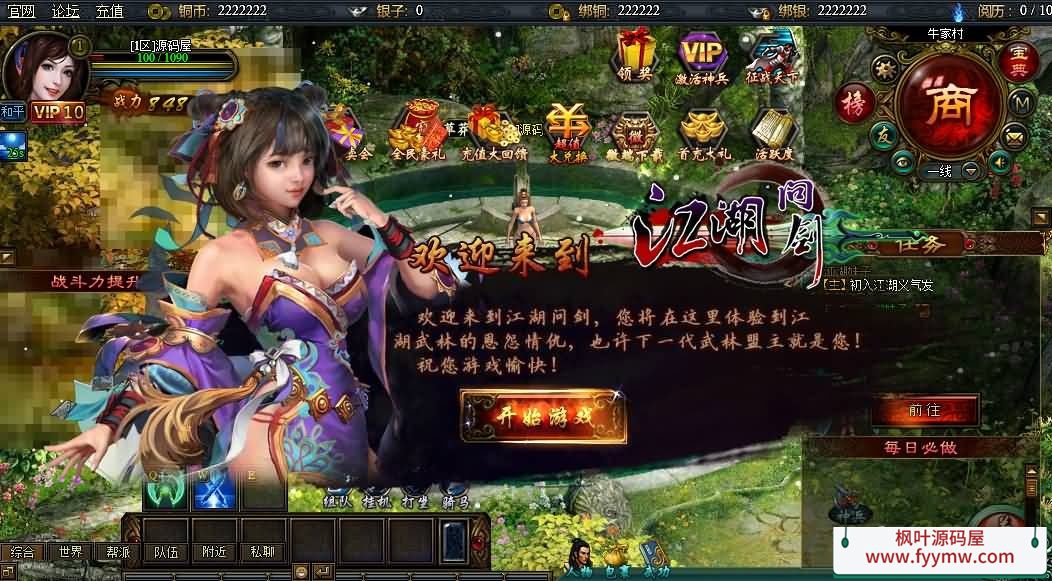Open the 征战天下 event icon
This screenshot has height=581, width=1052.
pos(771,56)
